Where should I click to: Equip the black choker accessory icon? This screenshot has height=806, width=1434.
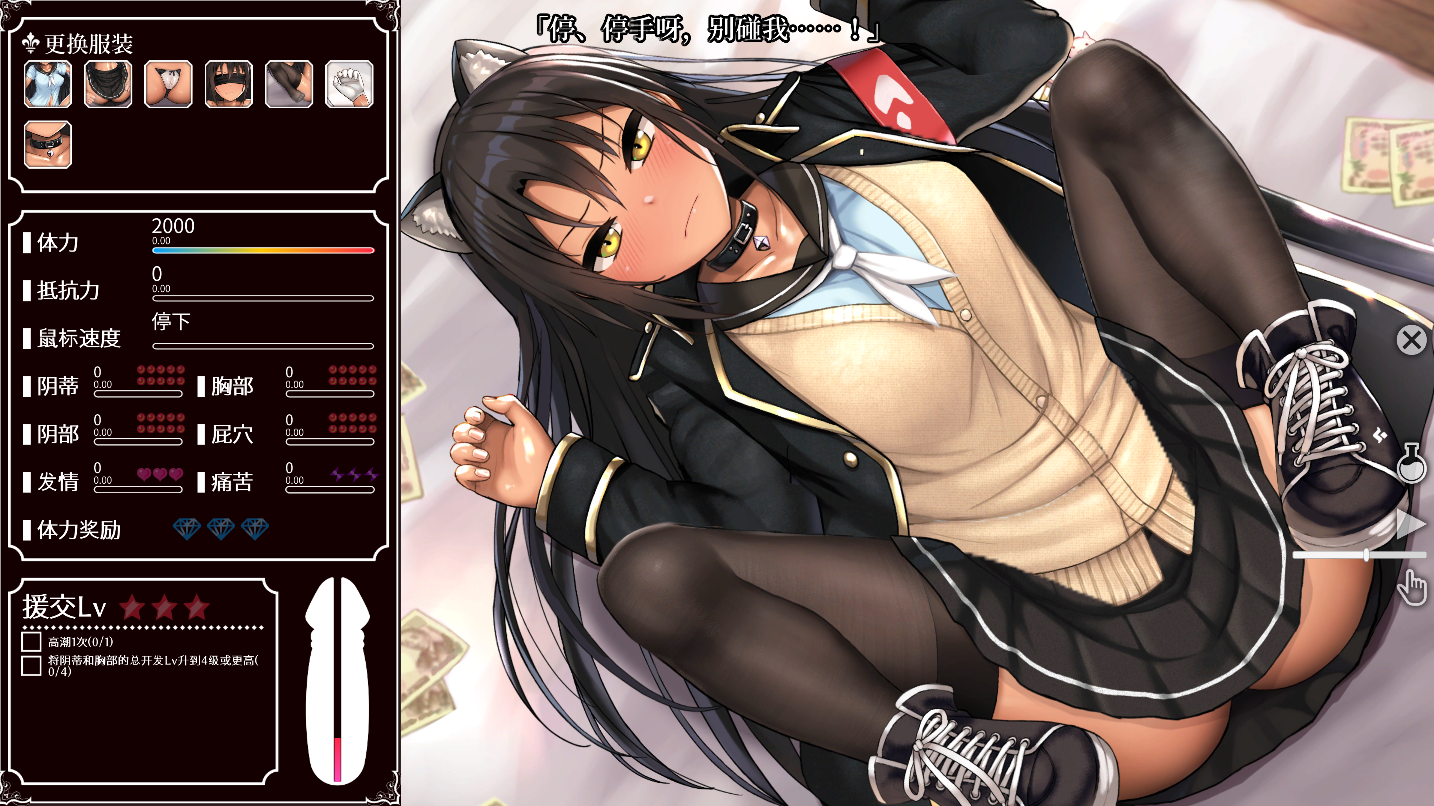pos(47,145)
